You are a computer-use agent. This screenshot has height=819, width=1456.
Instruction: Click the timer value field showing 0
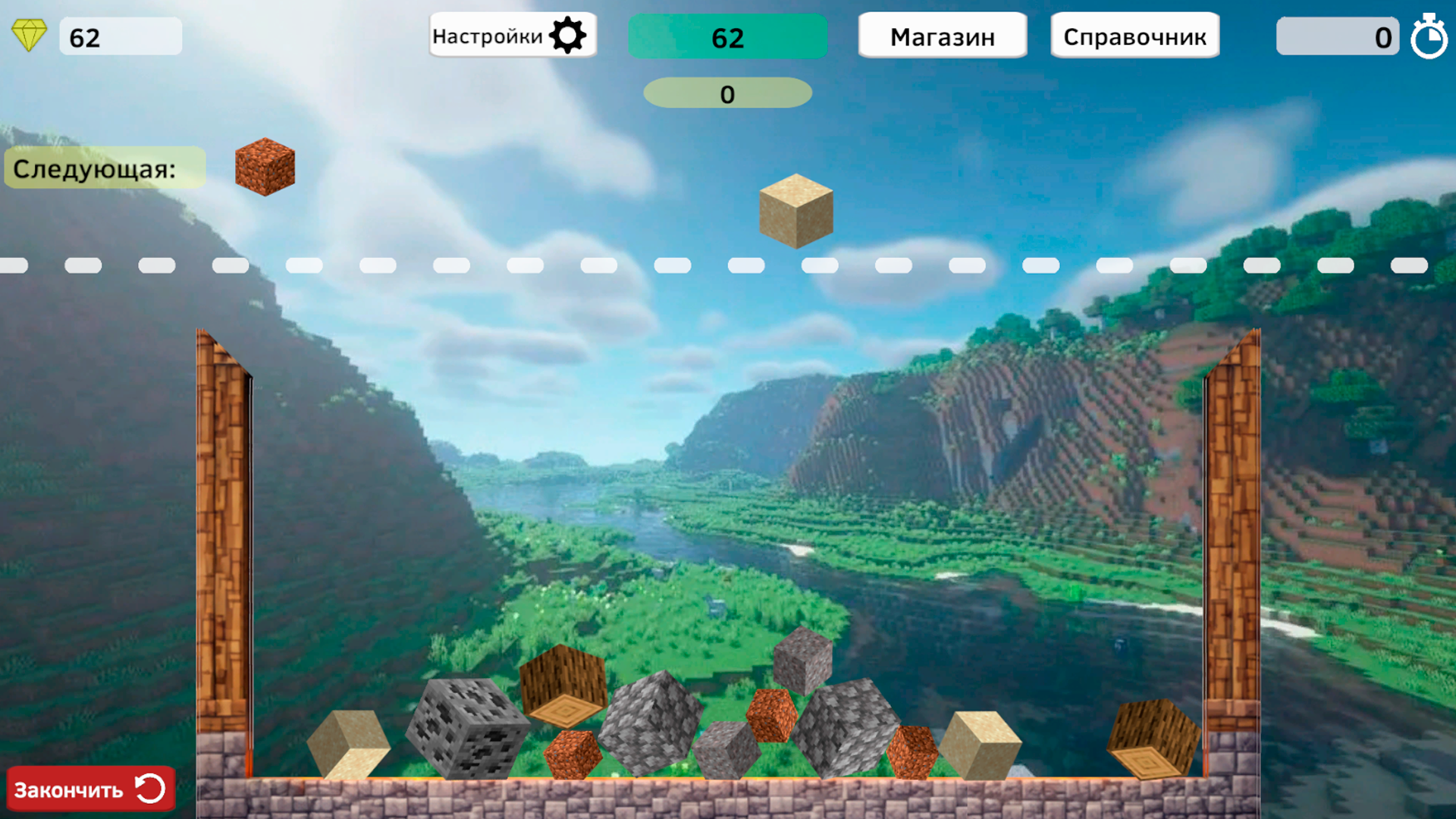click(x=1337, y=36)
